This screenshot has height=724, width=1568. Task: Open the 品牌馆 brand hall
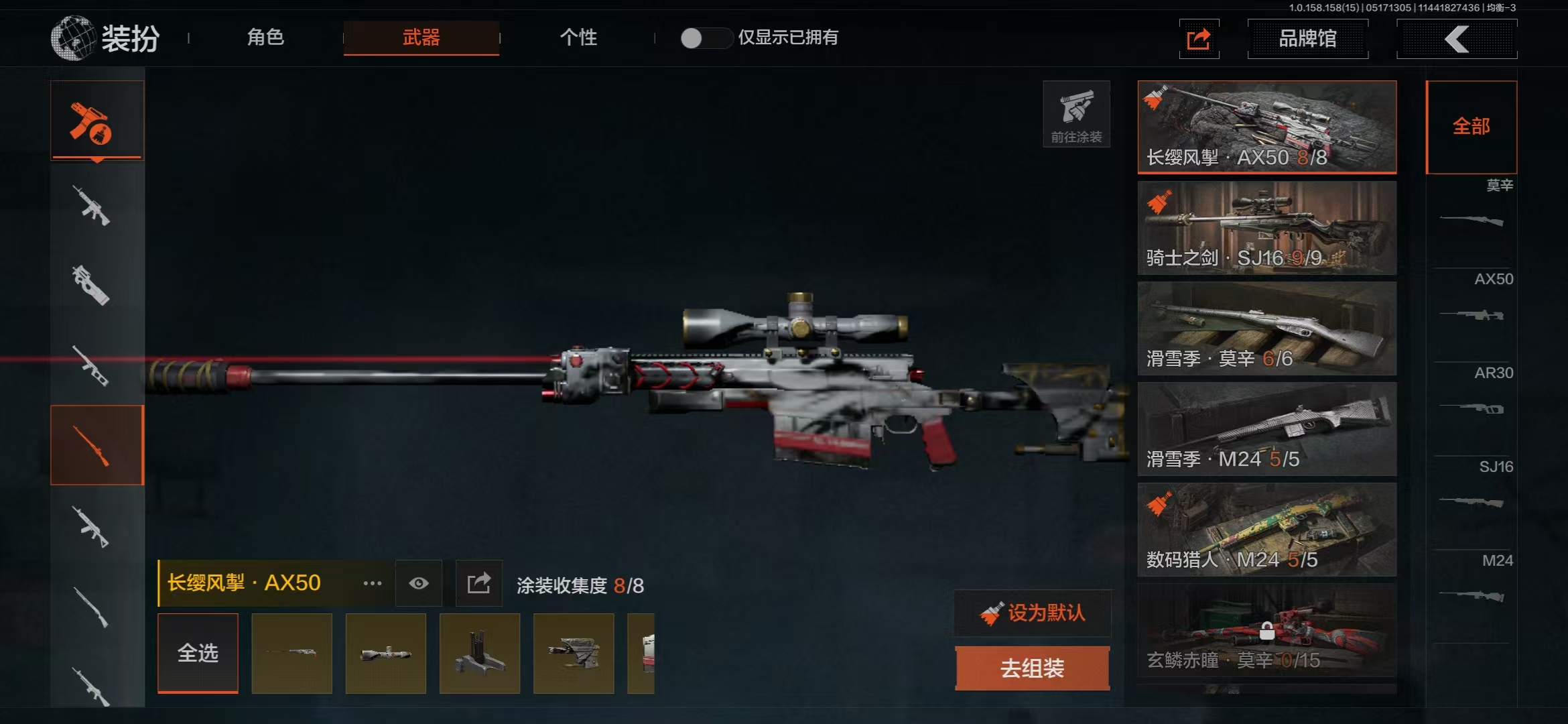coord(1307,39)
